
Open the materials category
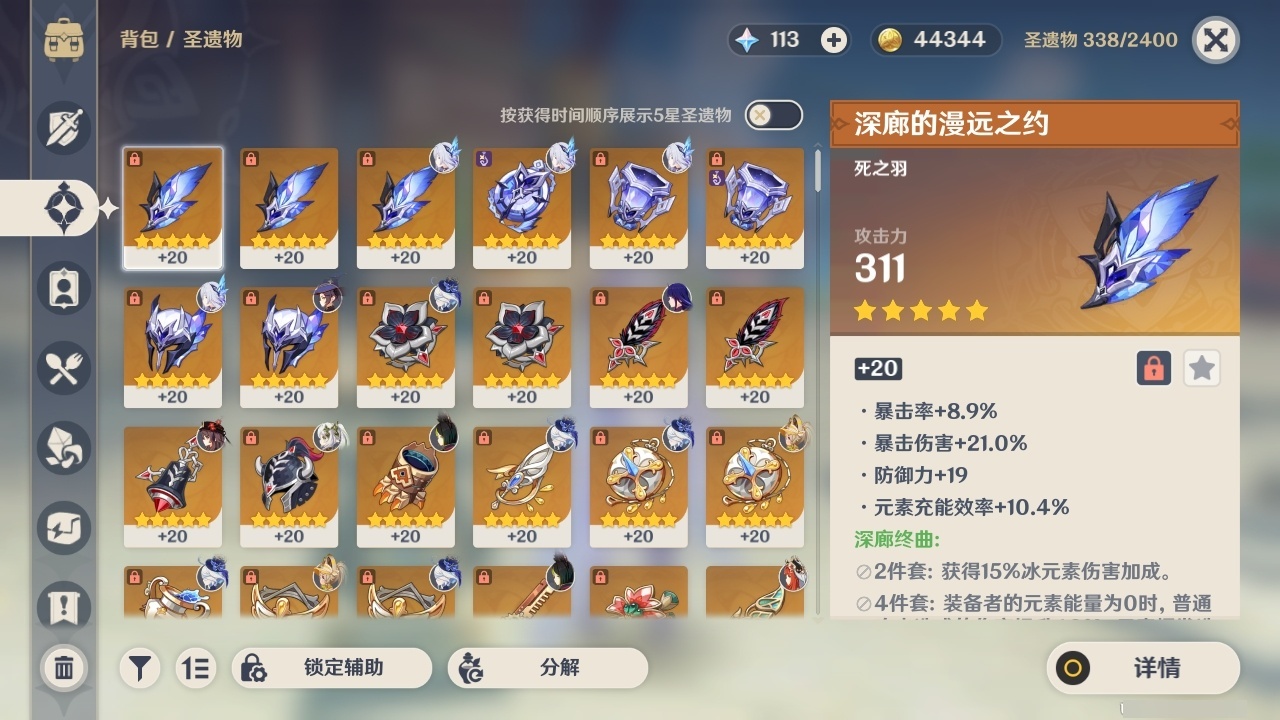click(x=63, y=447)
